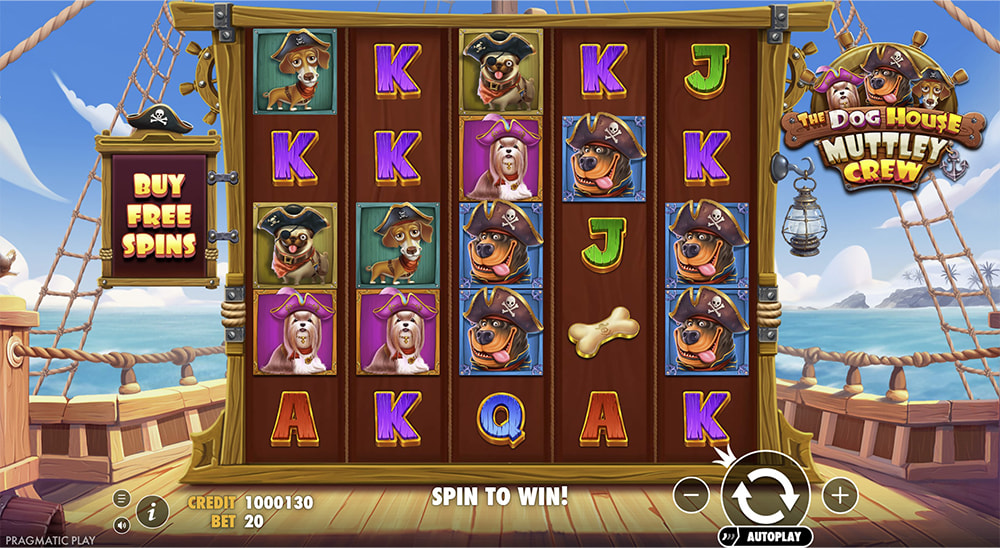Spin the reels with the circular arrows button
This screenshot has height=548, width=1000.
click(x=766, y=491)
